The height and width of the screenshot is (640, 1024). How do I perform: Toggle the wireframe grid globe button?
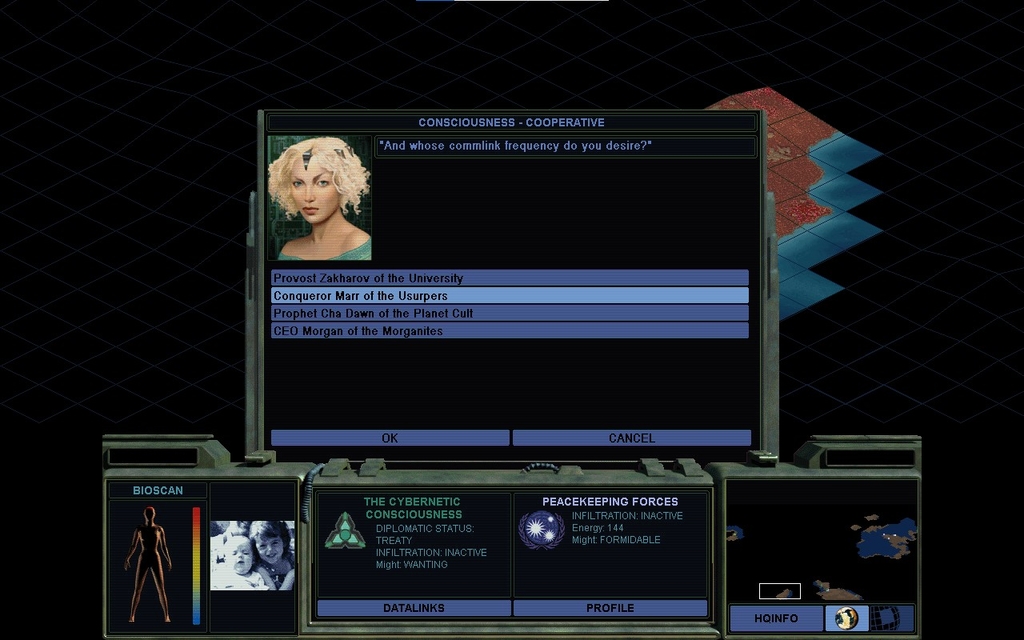tap(885, 619)
